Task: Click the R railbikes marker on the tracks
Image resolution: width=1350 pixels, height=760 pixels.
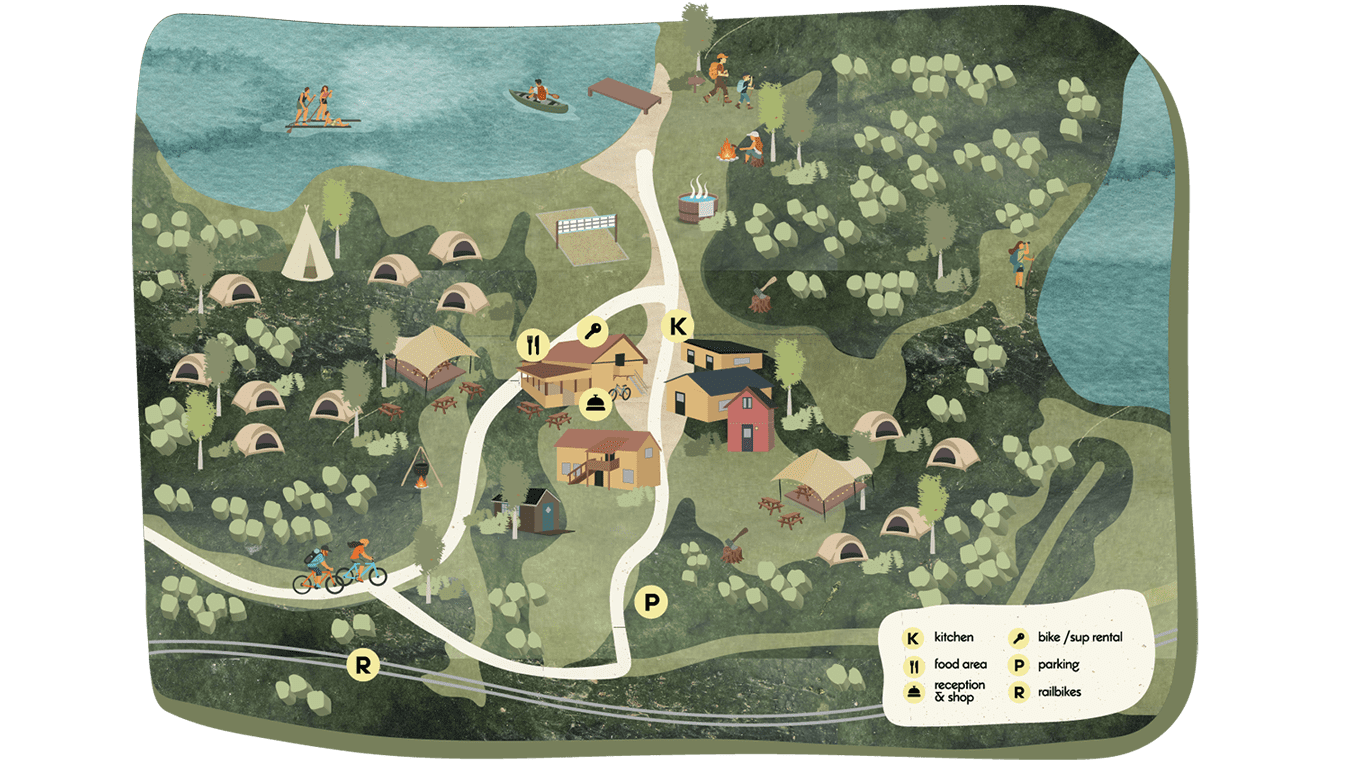Action: (363, 666)
